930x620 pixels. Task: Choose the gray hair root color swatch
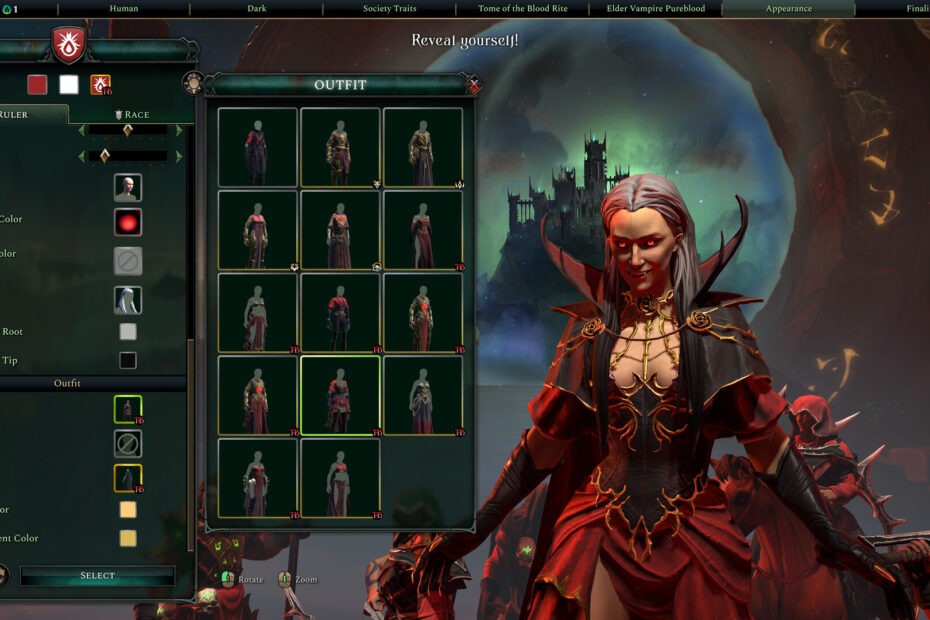pos(128,332)
